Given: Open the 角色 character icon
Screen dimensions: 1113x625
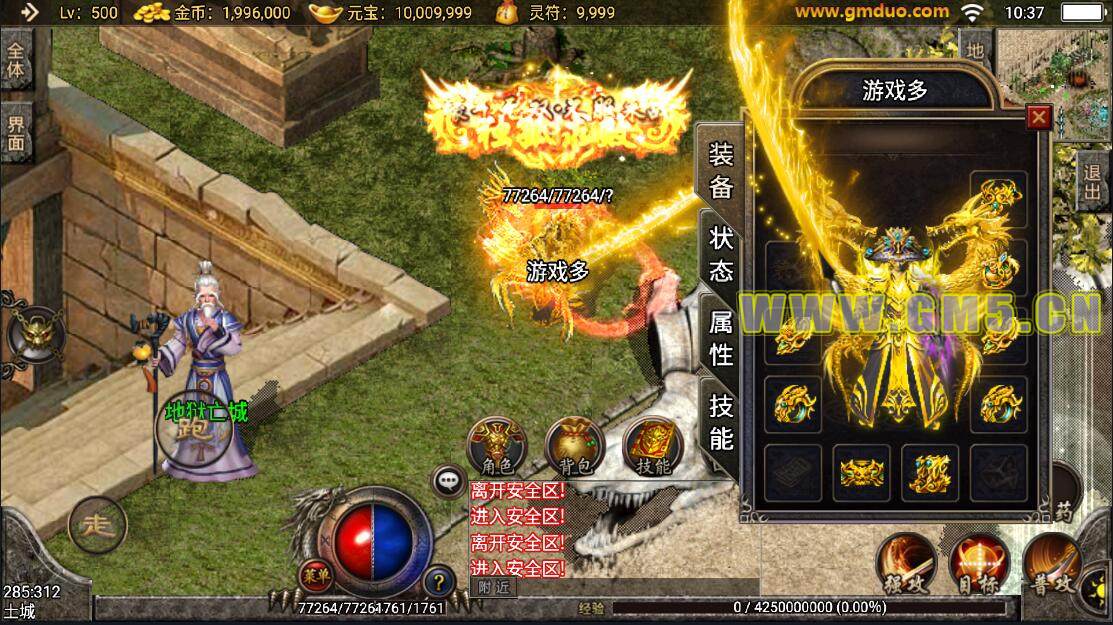Looking at the screenshot, I should tap(497, 444).
